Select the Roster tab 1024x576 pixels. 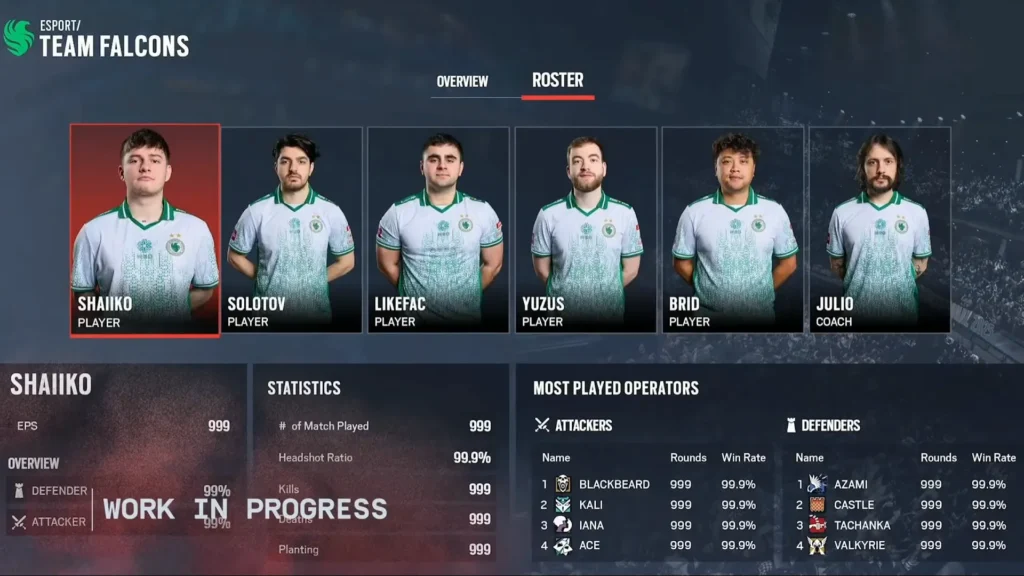click(558, 80)
